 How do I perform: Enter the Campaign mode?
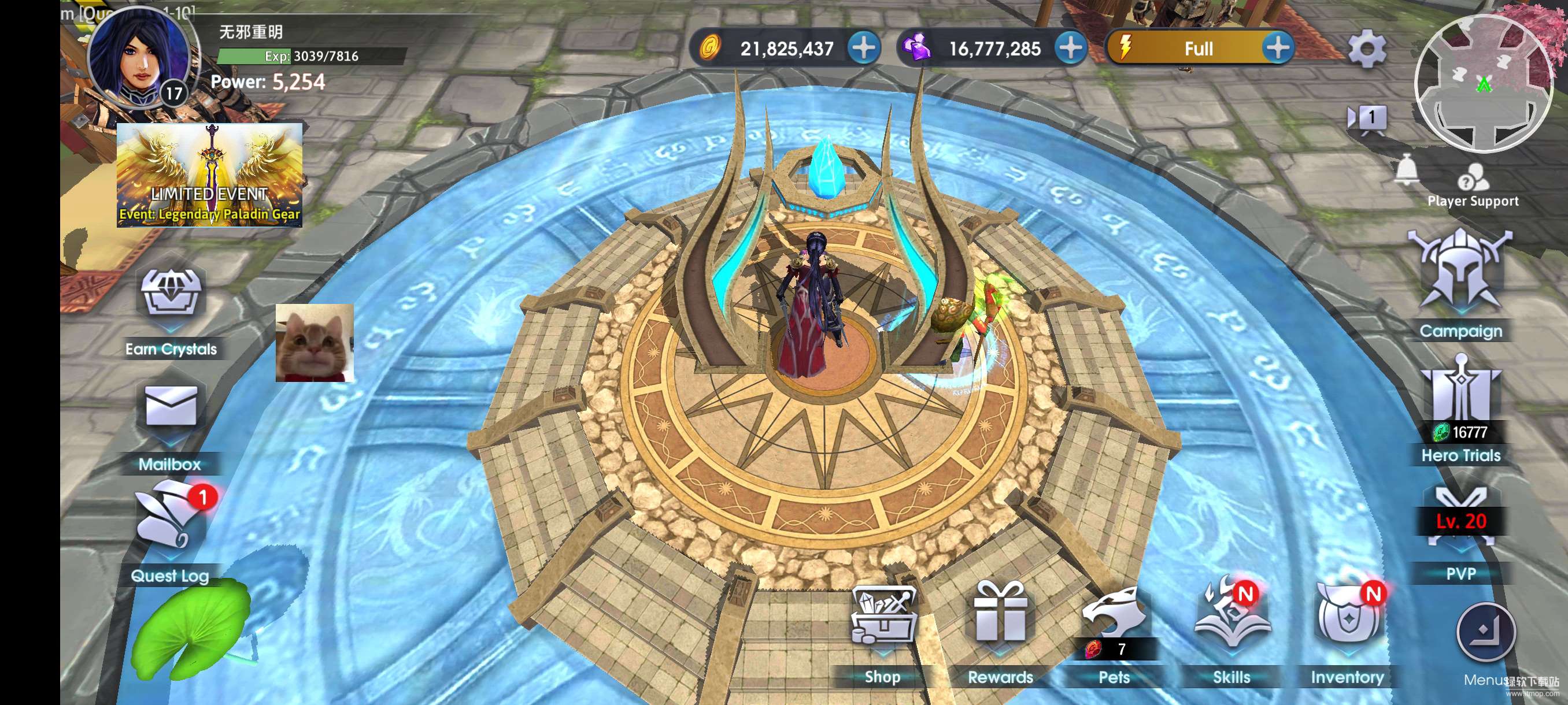pos(1460,273)
